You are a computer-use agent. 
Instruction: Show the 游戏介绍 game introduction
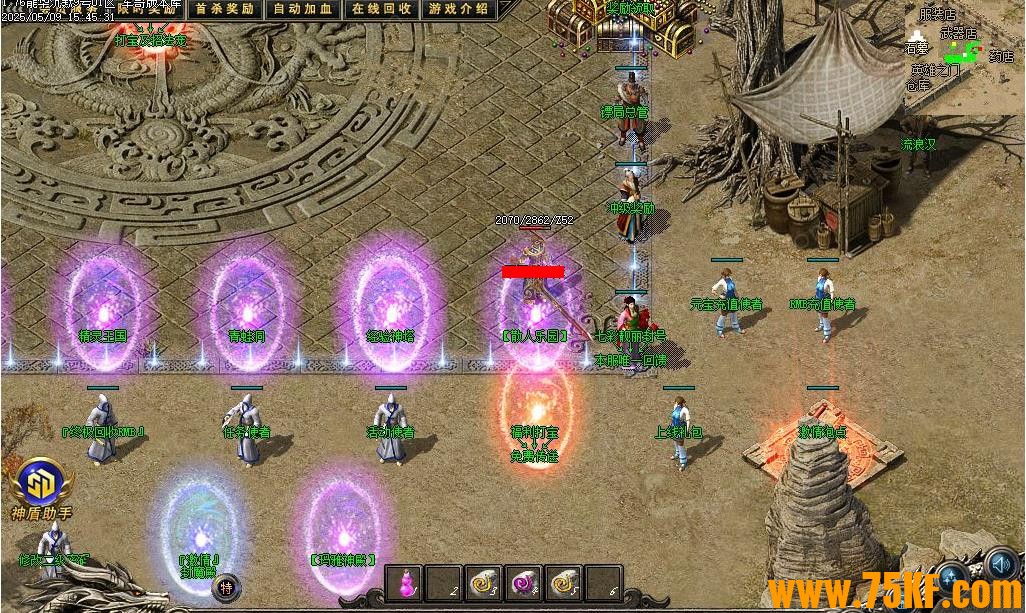(458, 9)
